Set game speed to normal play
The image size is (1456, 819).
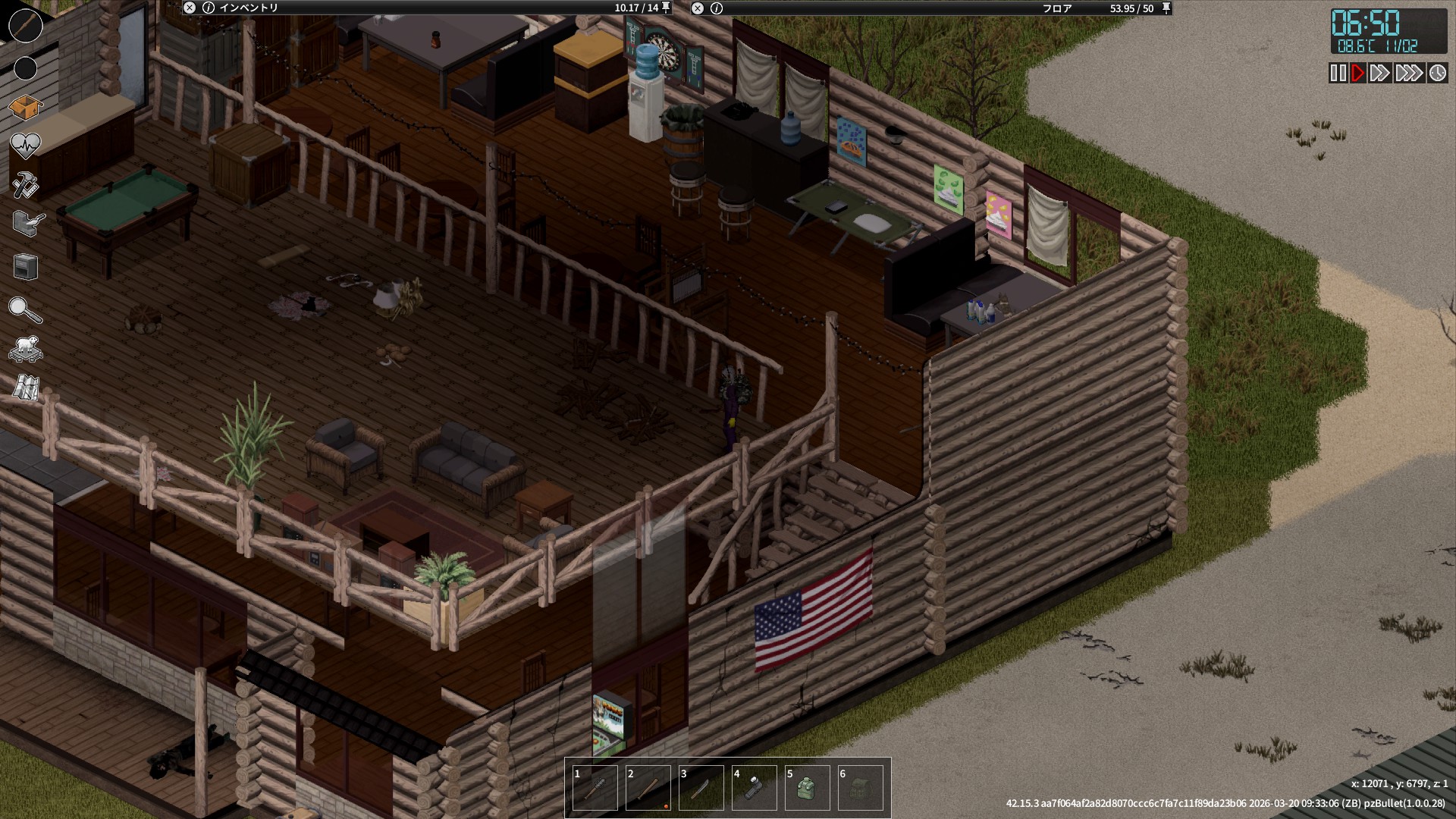pyautogui.click(x=1357, y=73)
